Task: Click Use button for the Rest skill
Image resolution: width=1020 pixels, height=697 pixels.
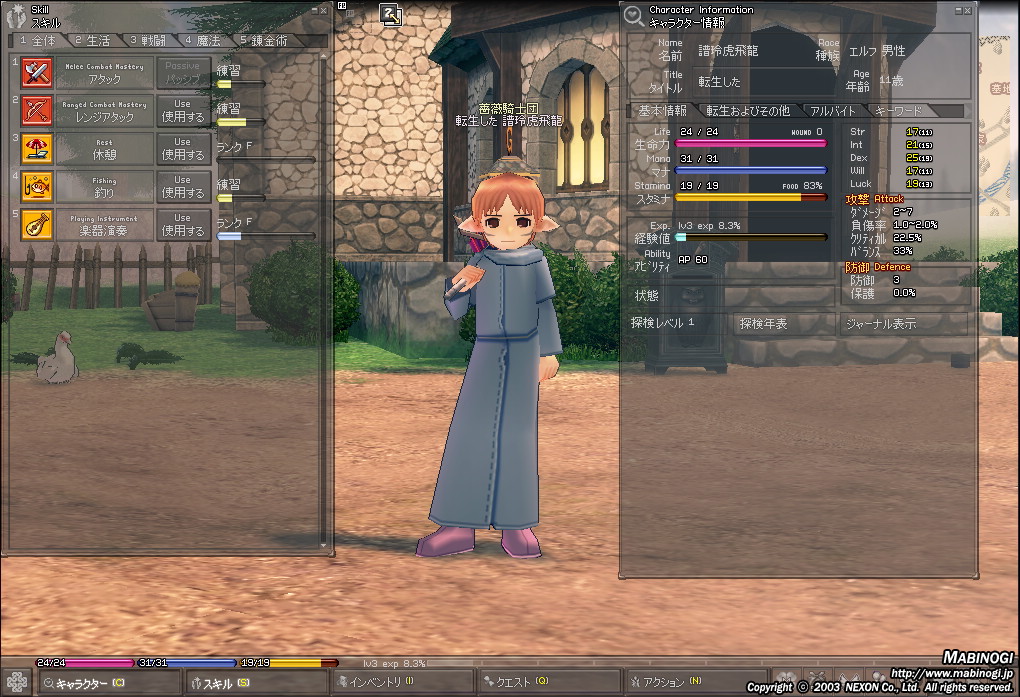Action: (182, 148)
